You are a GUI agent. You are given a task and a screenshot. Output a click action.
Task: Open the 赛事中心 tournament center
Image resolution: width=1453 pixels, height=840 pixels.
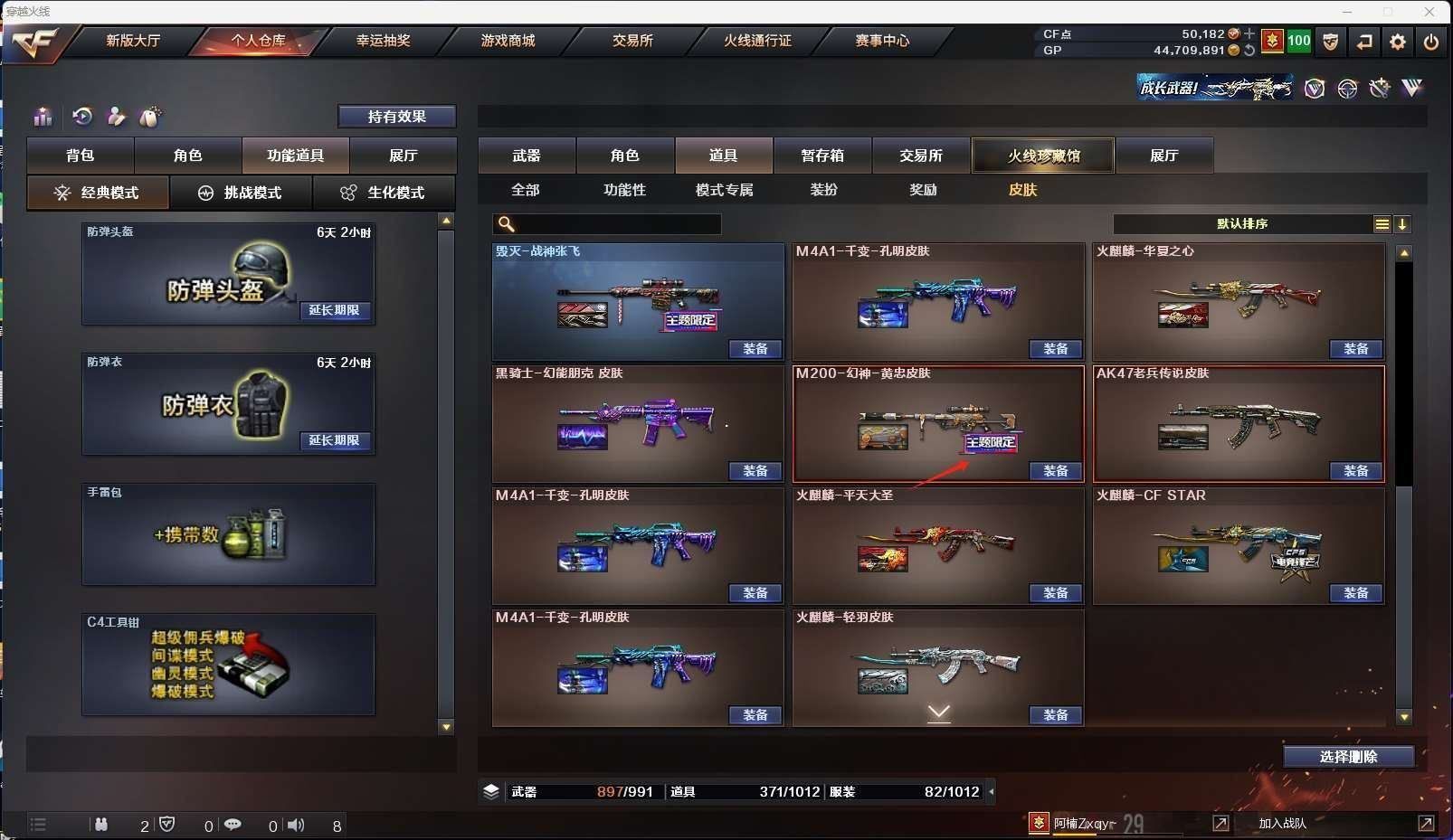pyautogui.click(x=882, y=41)
